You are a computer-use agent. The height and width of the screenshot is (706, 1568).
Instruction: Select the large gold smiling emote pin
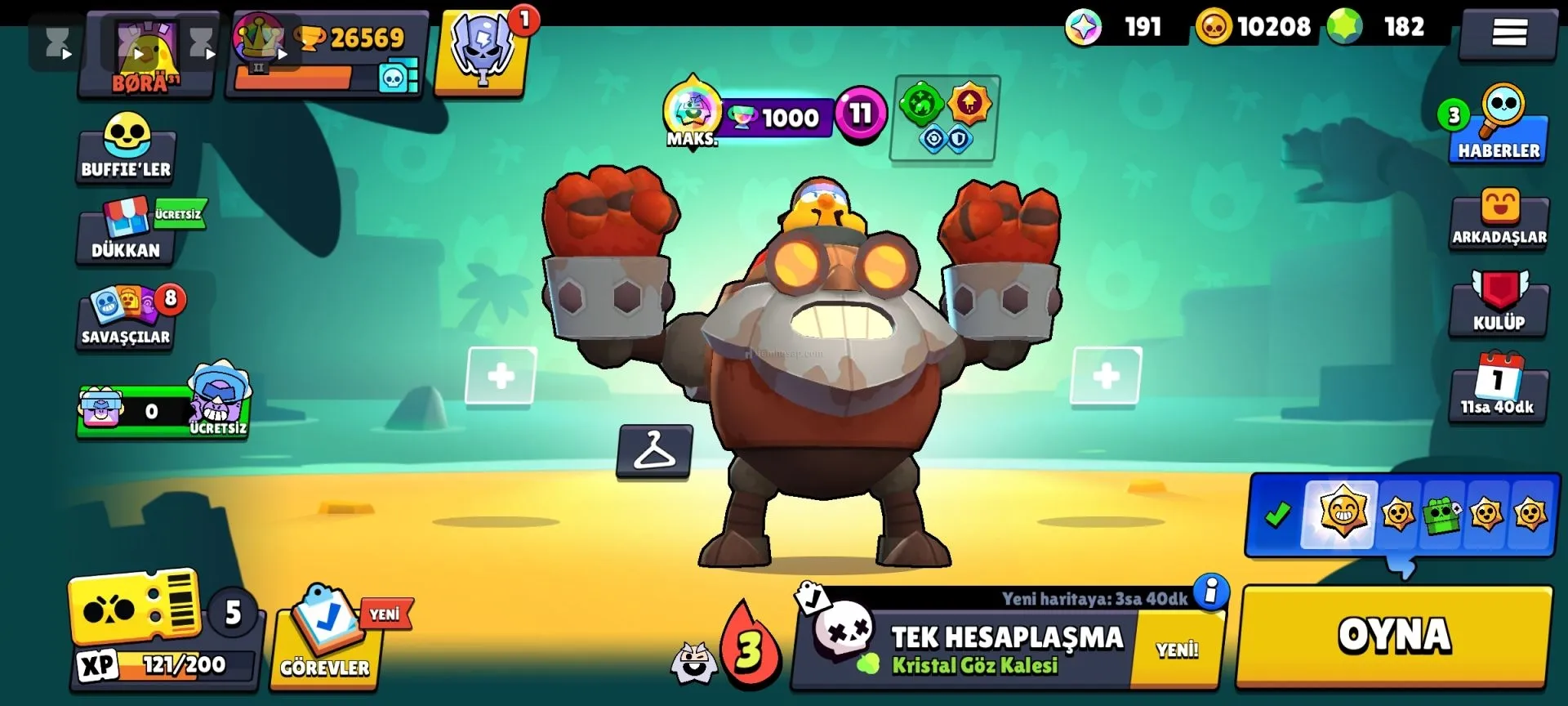1342,513
